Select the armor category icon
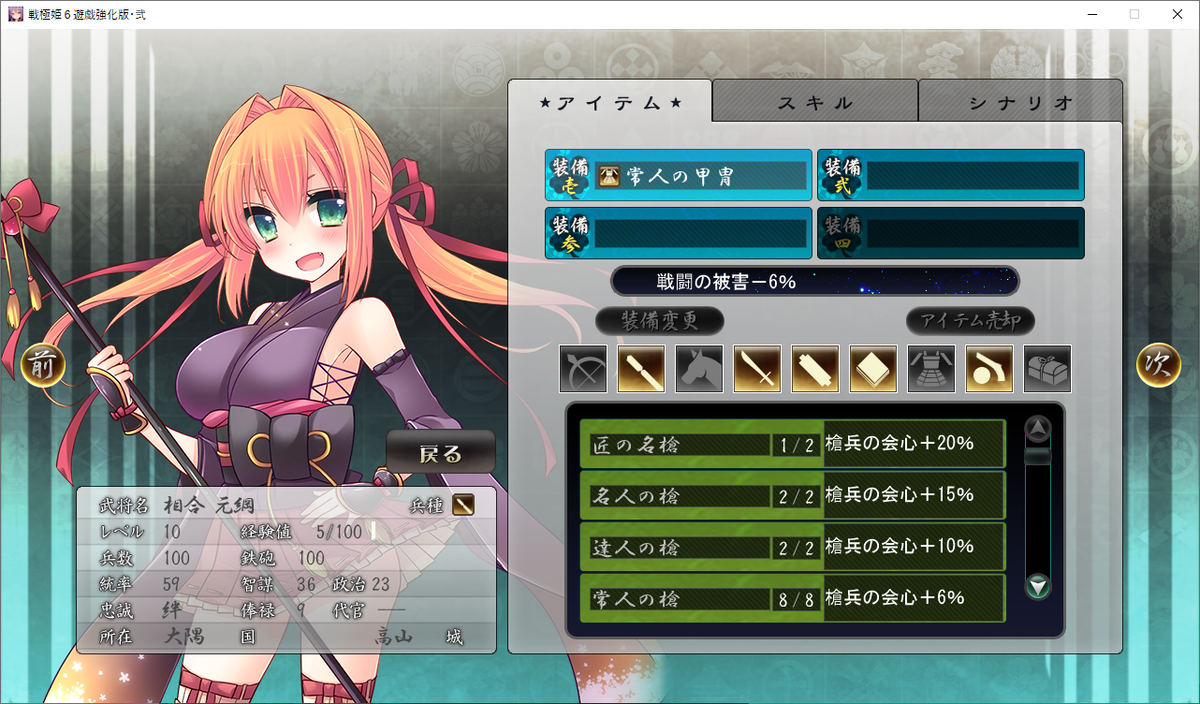The height and width of the screenshot is (704, 1200). [931, 369]
